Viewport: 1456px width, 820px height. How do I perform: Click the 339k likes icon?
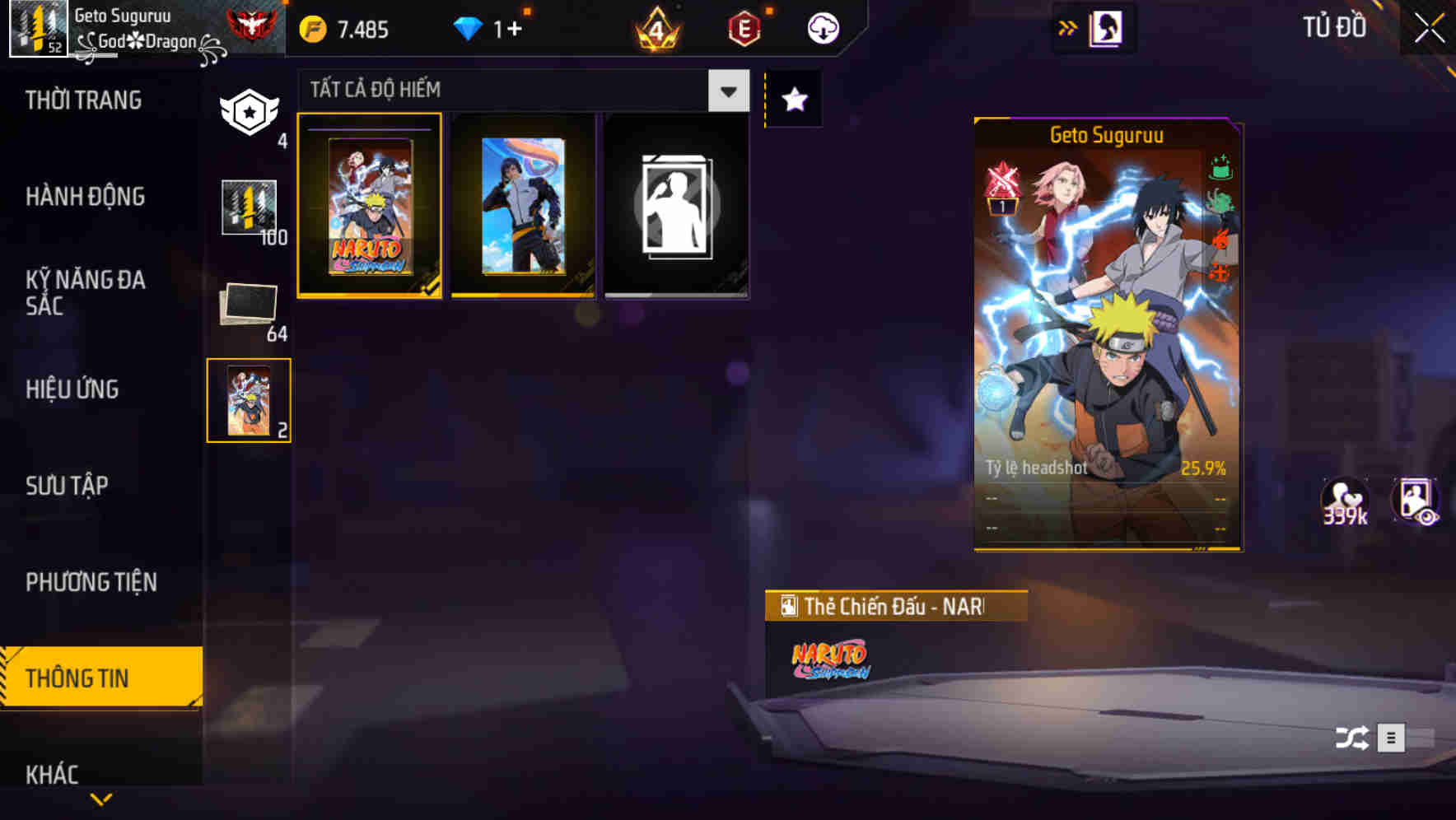click(x=1345, y=501)
